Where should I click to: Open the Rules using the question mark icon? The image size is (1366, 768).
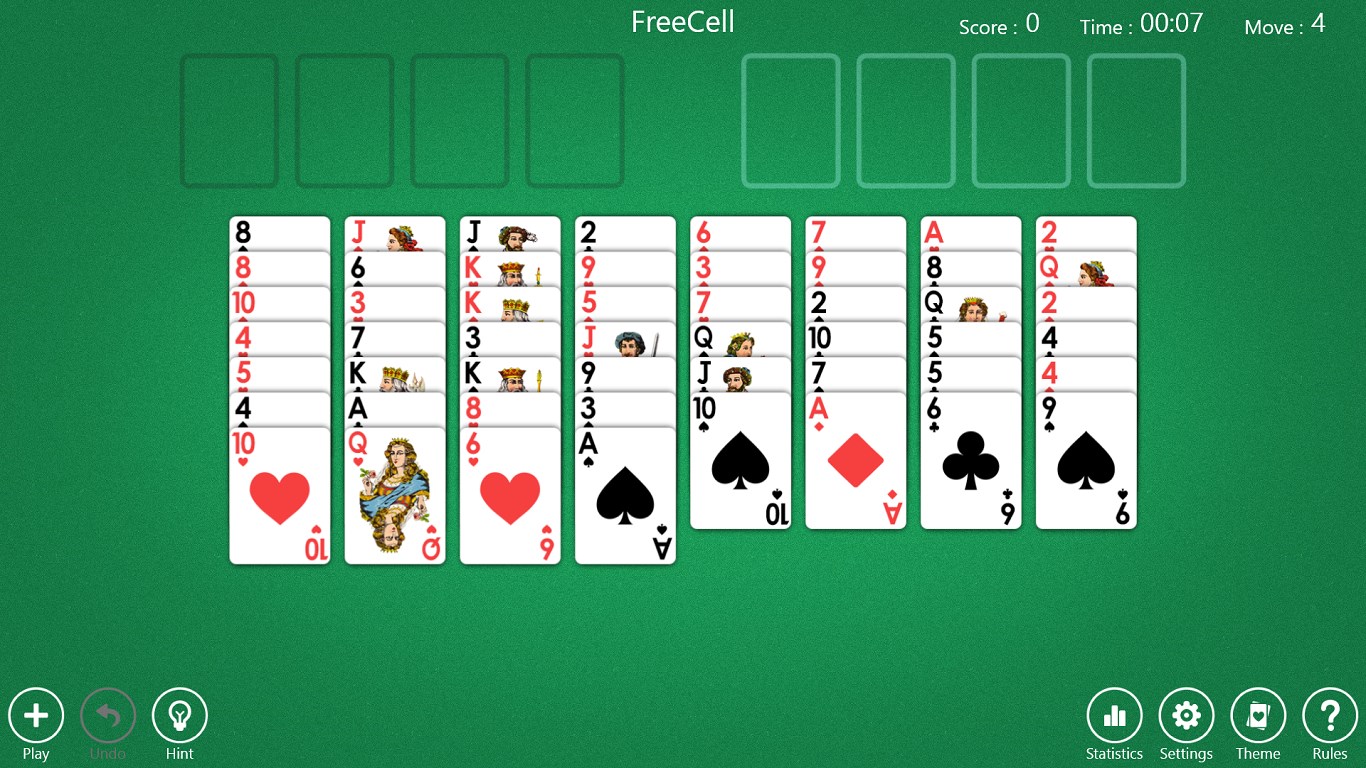pos(1330,716)
